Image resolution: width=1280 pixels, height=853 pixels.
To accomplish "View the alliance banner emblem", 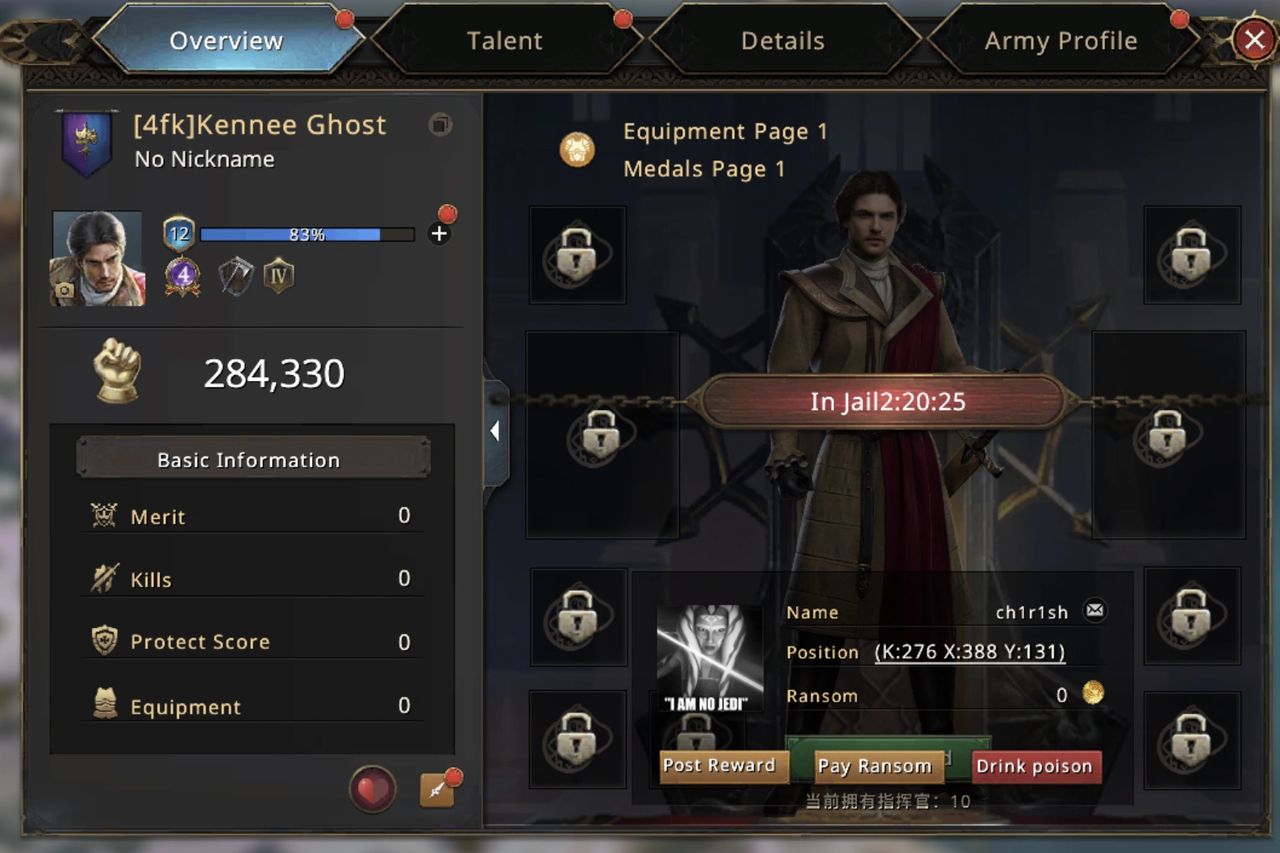I will point(87,142).
